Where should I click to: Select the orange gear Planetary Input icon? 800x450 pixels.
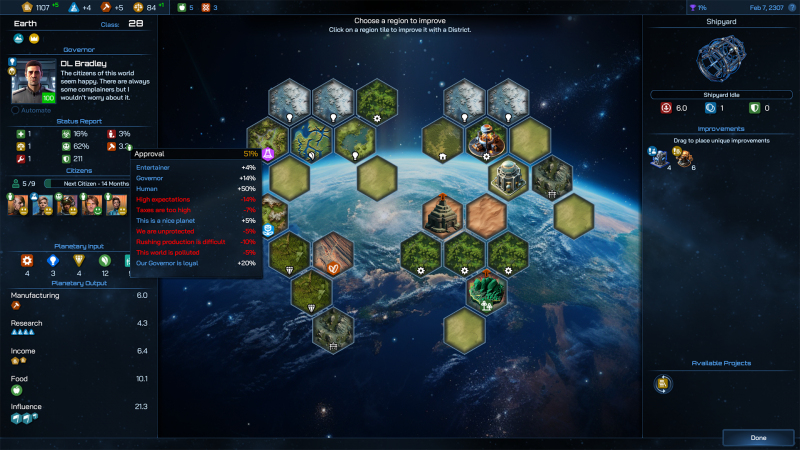coord(27,261)
